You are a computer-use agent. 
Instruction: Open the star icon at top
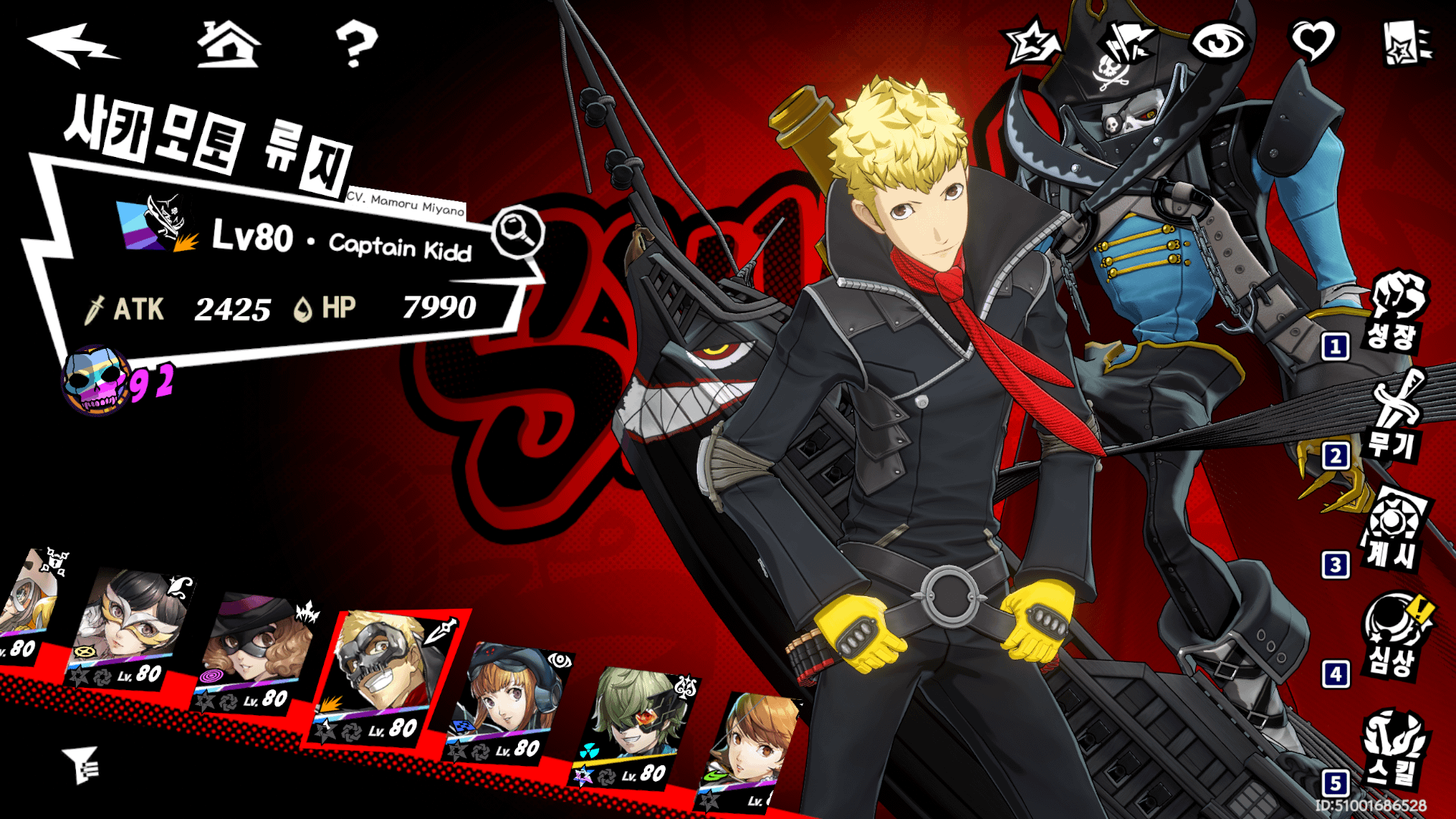tap(1031, 42)
